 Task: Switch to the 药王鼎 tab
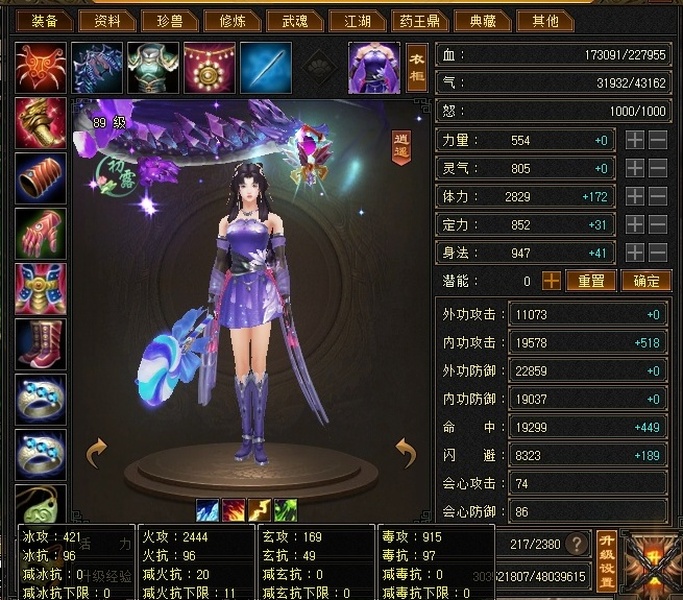[419, 20]
